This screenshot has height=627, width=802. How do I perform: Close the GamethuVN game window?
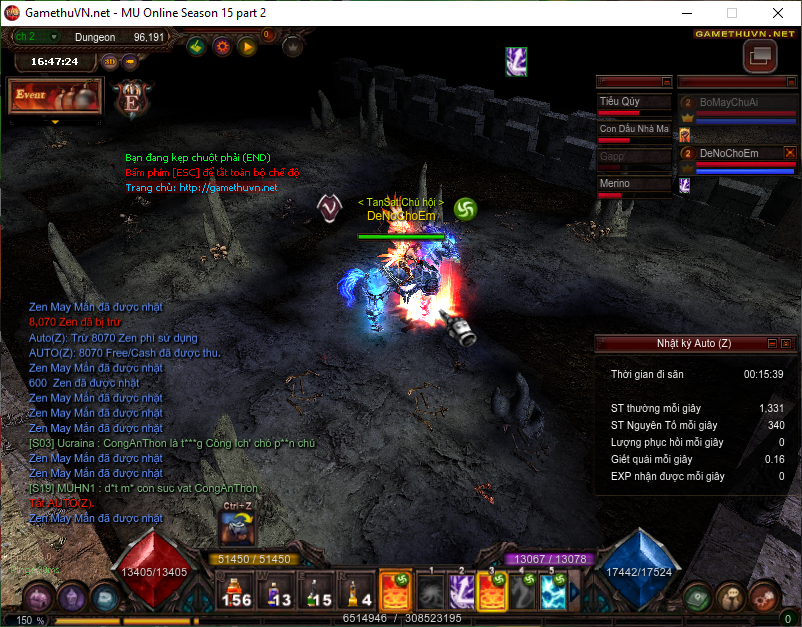tap(777, 14)
